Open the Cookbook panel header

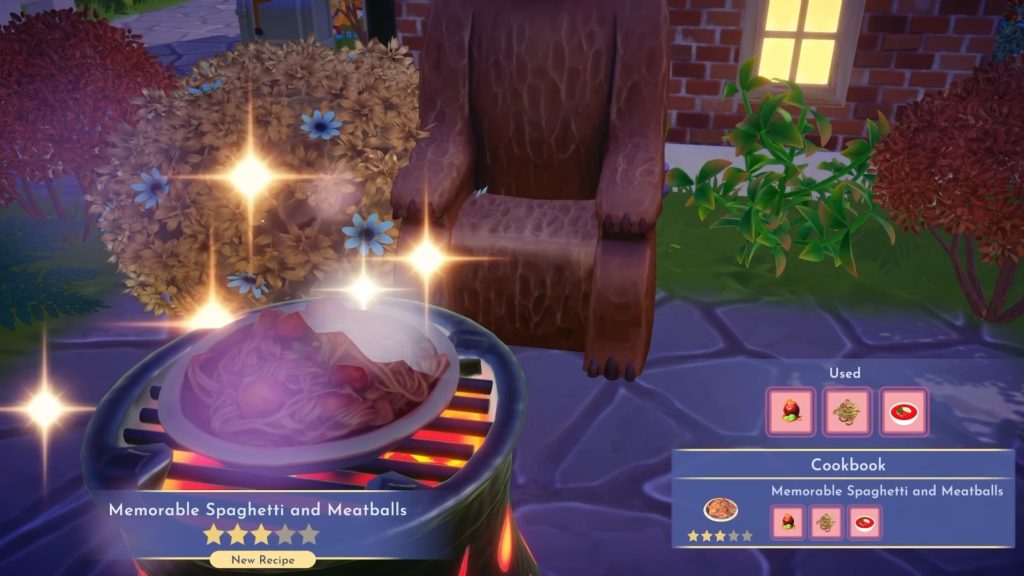(x=846, y=465)
